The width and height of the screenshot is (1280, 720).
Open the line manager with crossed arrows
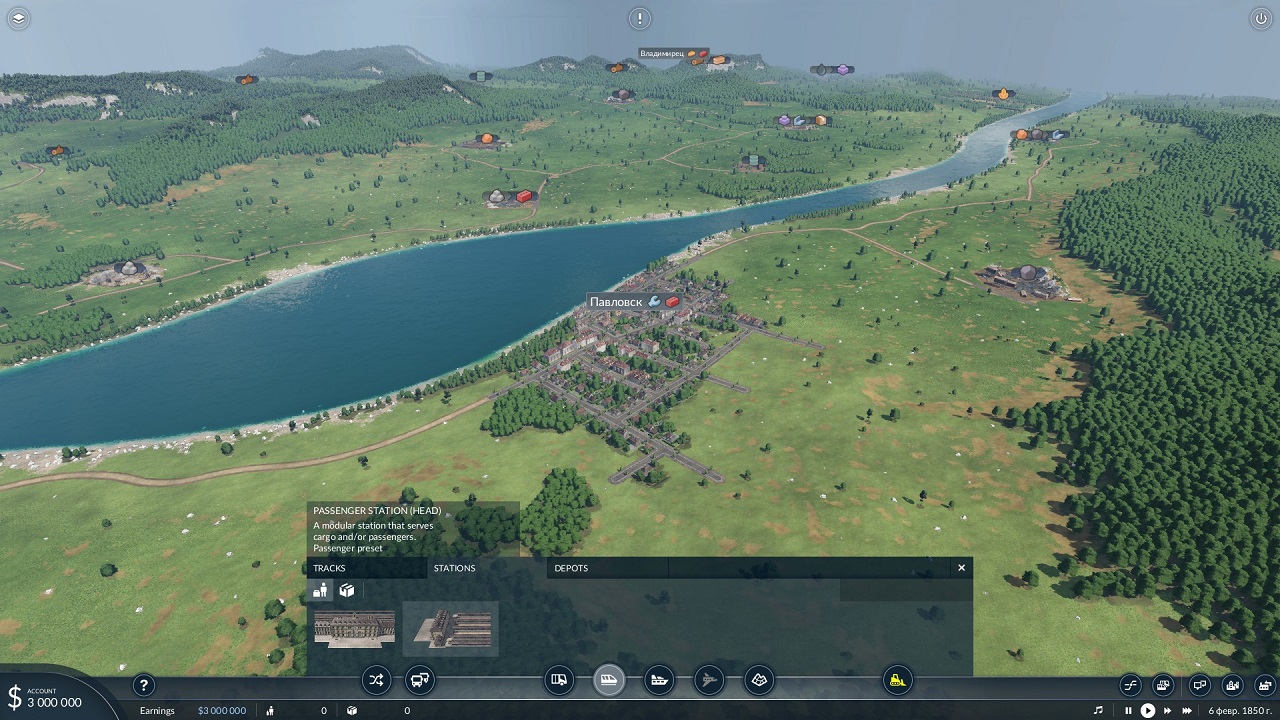point(375,681)
